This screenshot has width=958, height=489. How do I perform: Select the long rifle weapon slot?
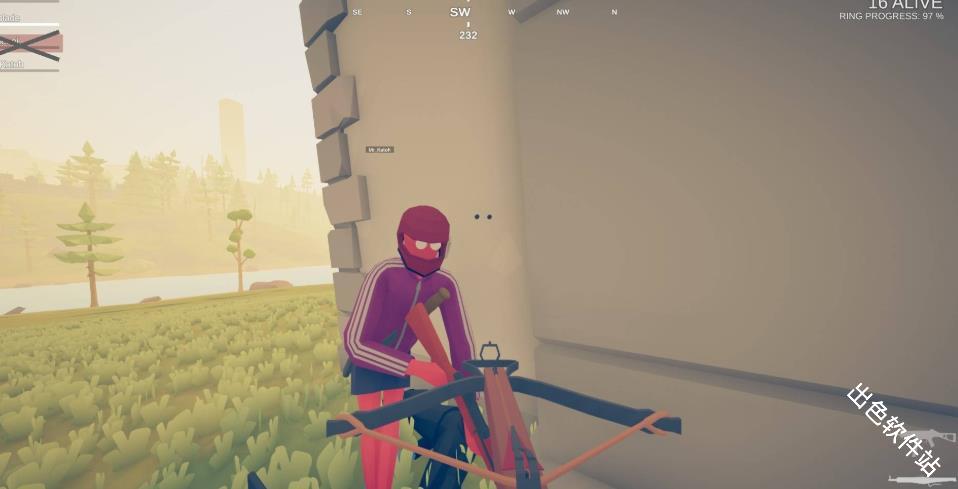(922, 480)
